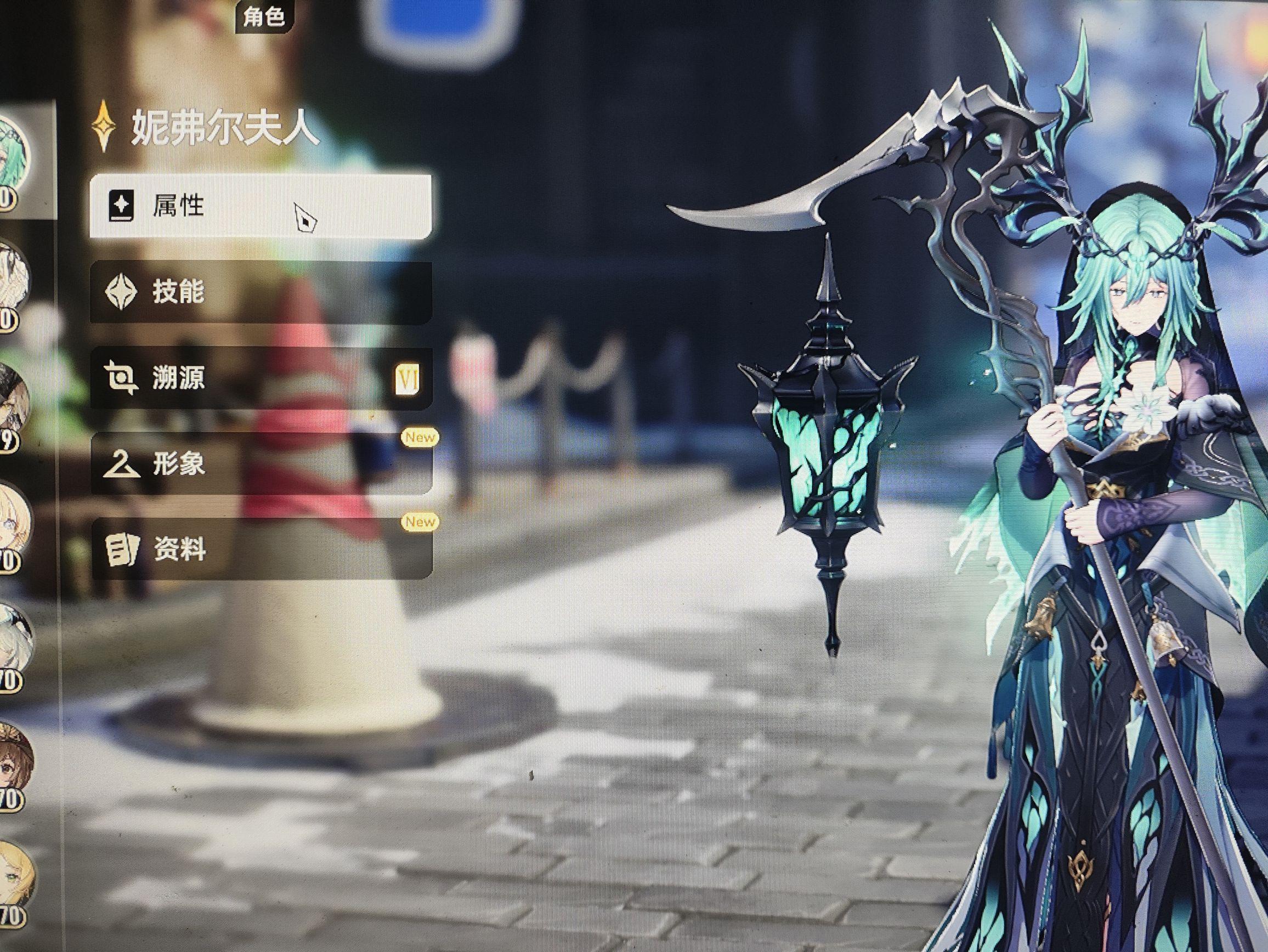Open the 溯源 menu entry

[x=259, y=378]
